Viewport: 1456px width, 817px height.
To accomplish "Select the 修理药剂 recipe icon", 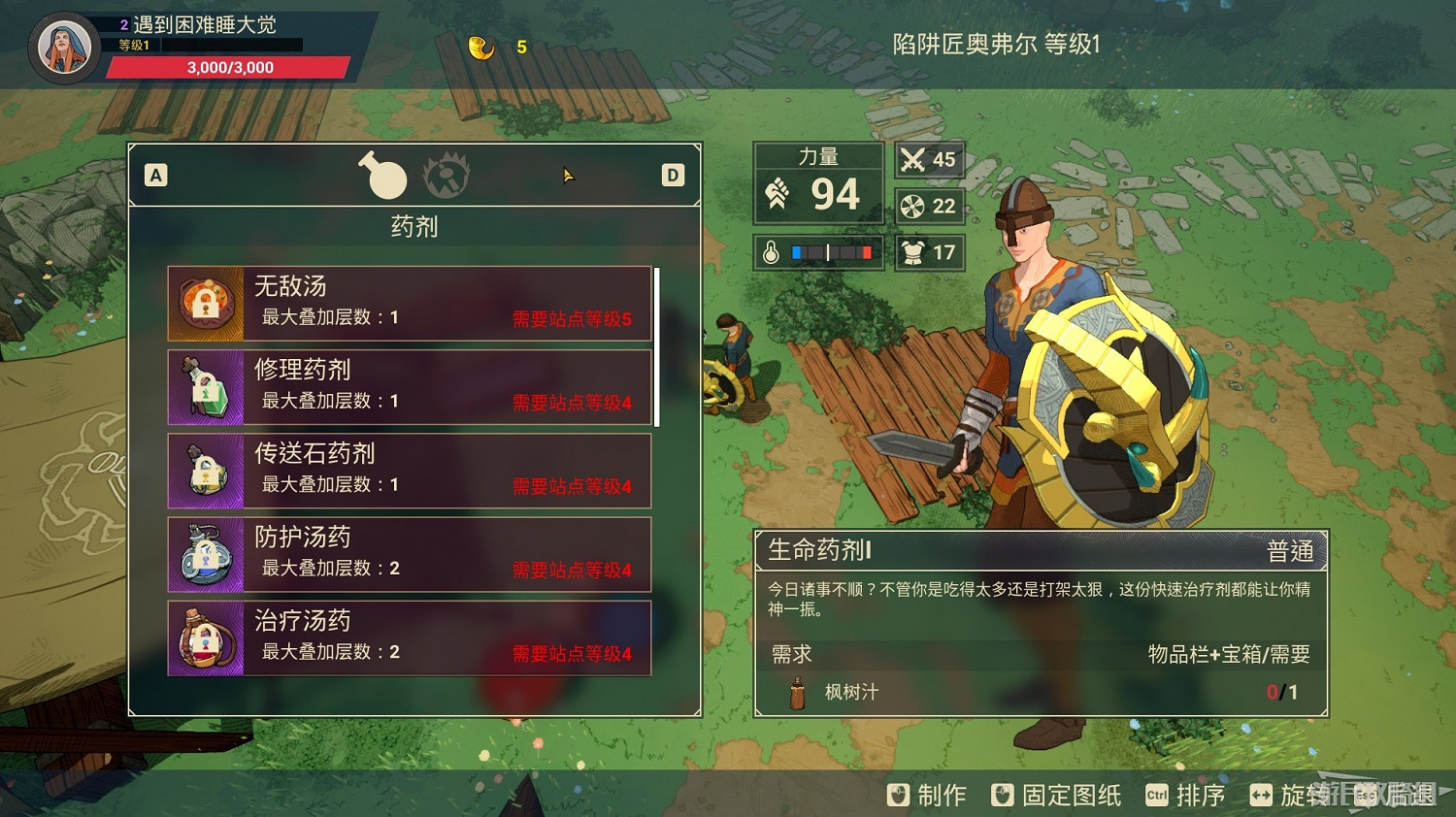I will [x=207, y=387].
